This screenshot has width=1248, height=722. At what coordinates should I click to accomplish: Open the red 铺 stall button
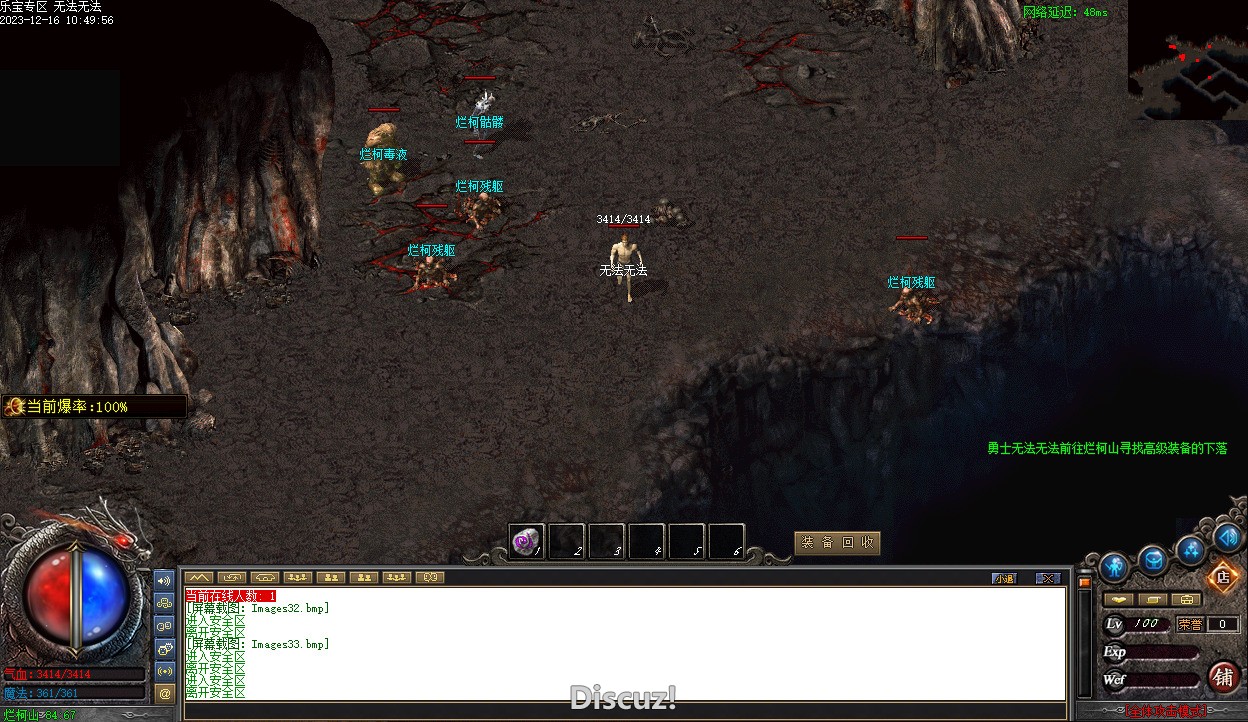click(x=1223, y=677)
